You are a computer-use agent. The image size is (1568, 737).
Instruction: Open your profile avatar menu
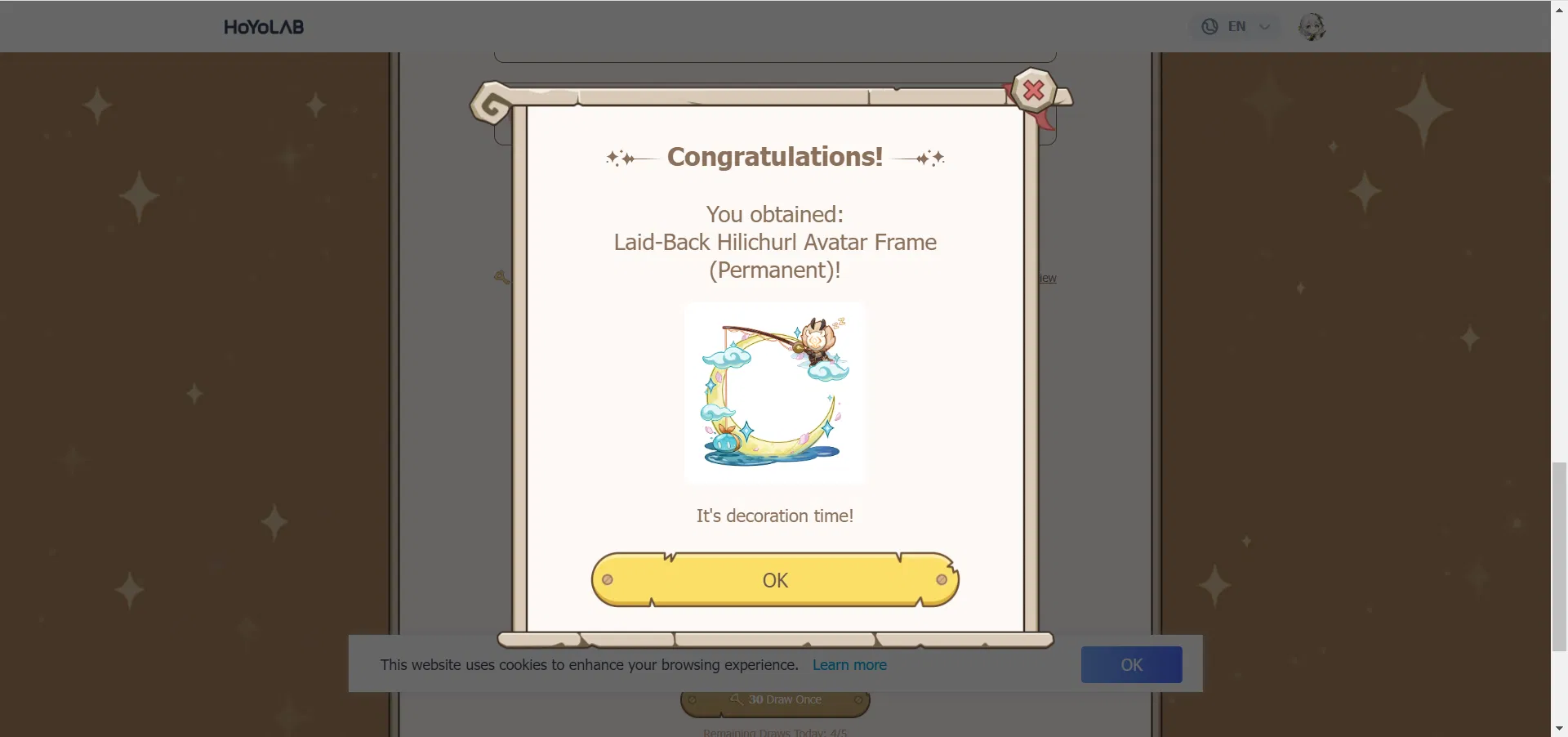click(x=1313, y=26)
